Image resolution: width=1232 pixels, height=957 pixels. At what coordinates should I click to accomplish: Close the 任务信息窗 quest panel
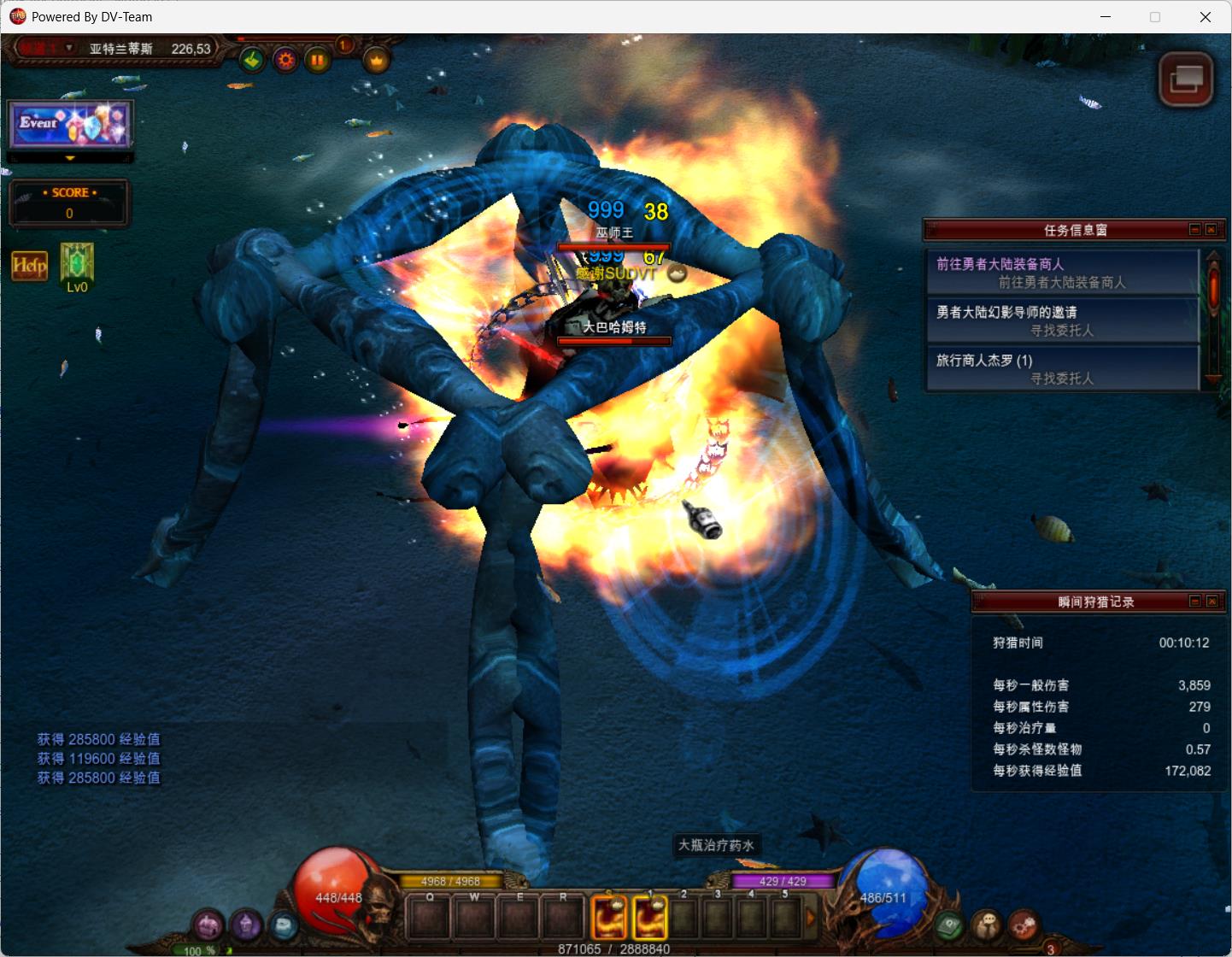(1211, 229)
